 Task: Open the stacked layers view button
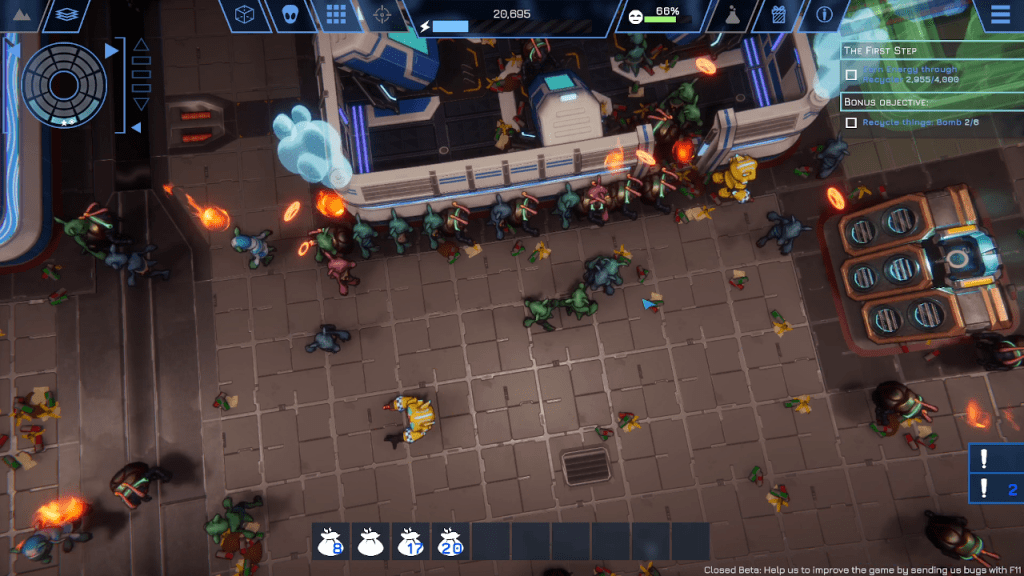[67, 15]
